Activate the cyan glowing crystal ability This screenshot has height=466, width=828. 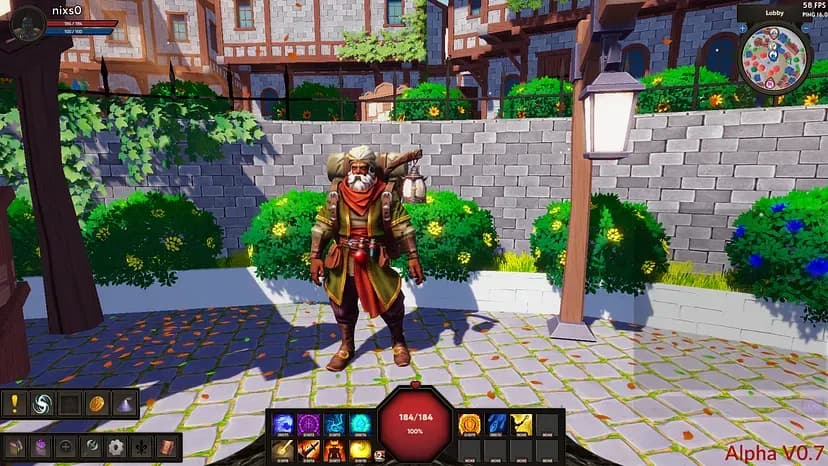click(360, 424)
